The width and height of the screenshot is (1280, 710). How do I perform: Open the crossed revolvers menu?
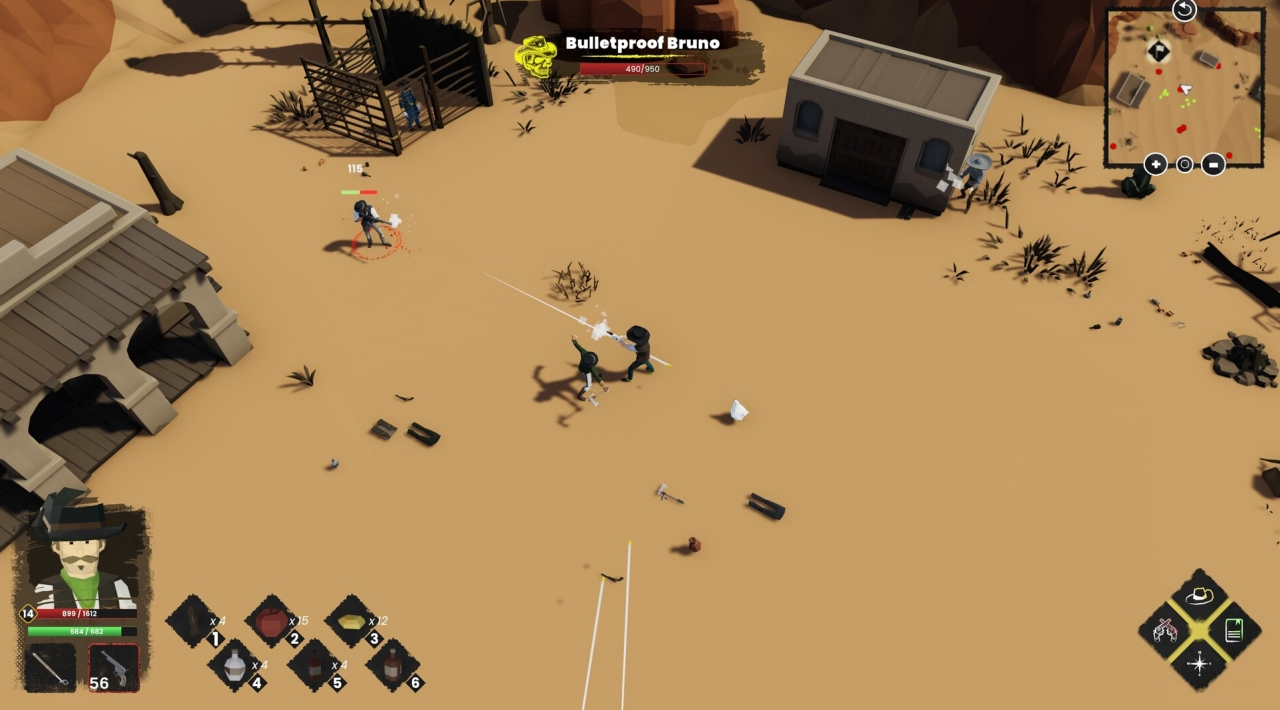[x=1164, y=629]
